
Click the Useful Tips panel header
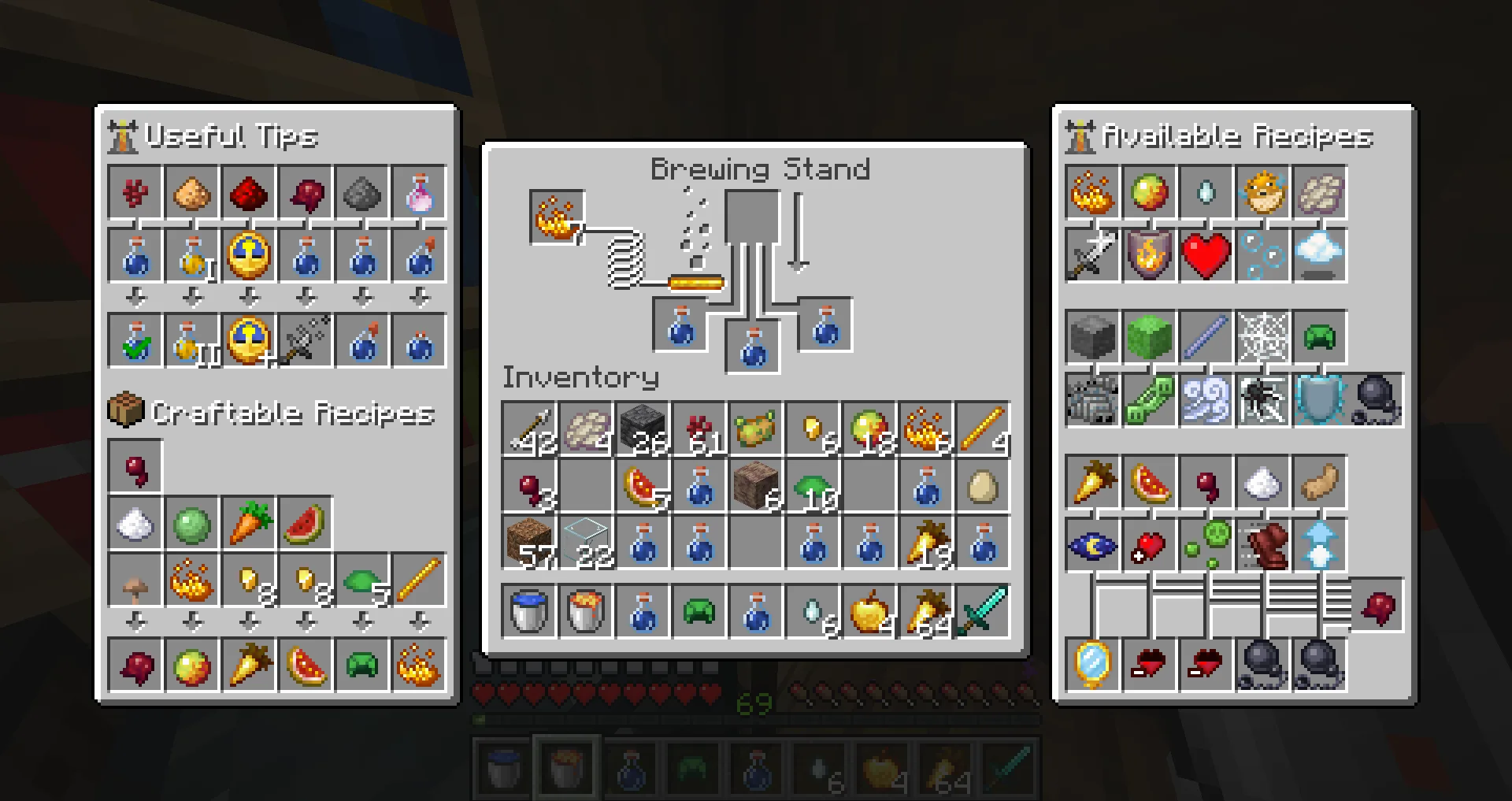coord(228,135)
